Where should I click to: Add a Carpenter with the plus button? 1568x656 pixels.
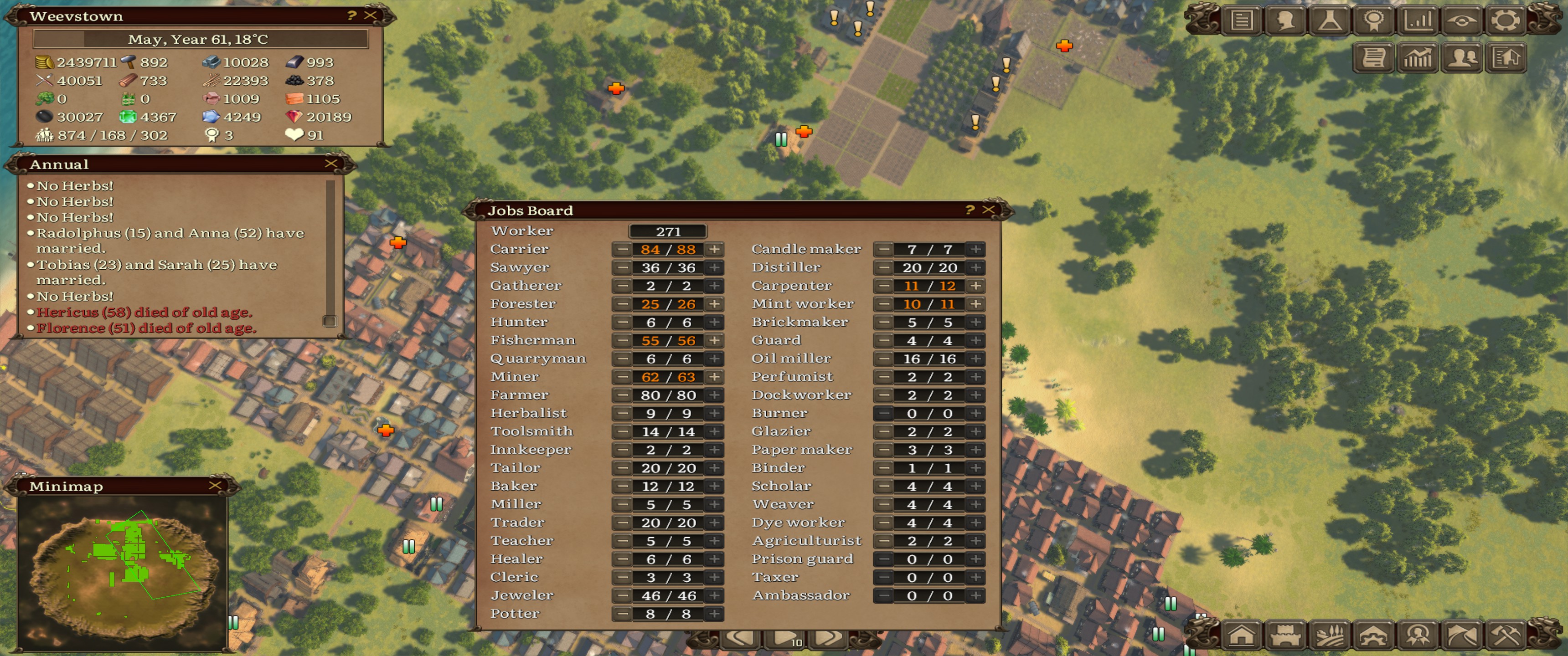(x=976, y=286)
